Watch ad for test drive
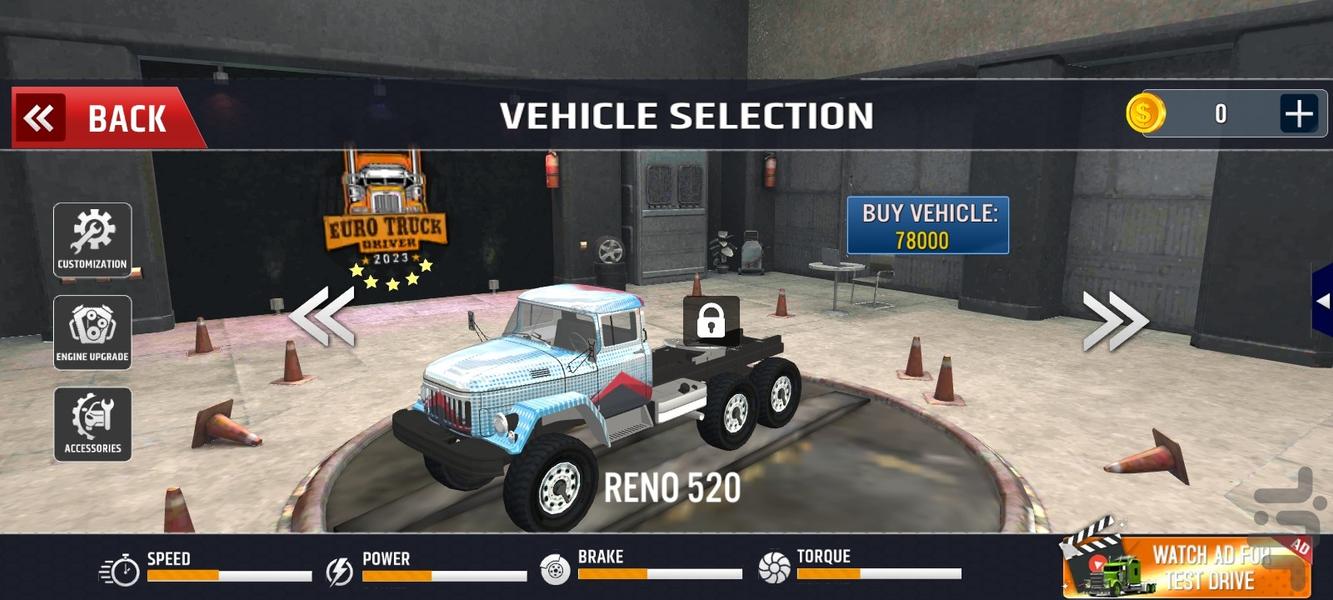The image size is (1333, 600). point(1188,567)
